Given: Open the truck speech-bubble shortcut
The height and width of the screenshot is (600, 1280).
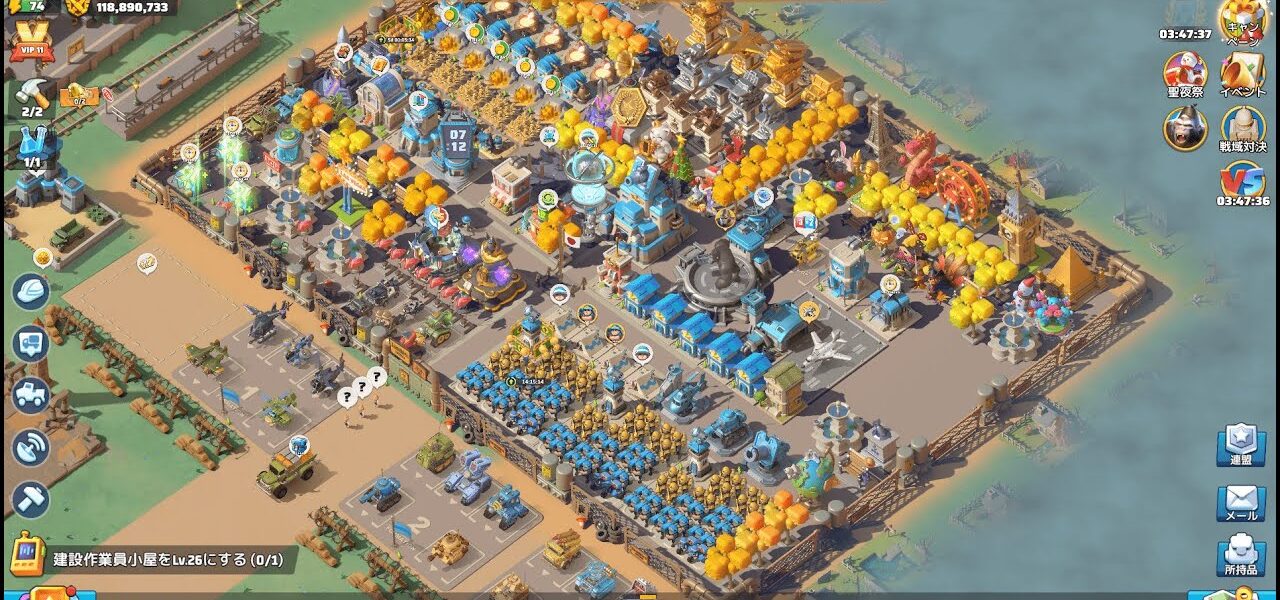Looking at the screenshot, I should (x=31, y=343).
